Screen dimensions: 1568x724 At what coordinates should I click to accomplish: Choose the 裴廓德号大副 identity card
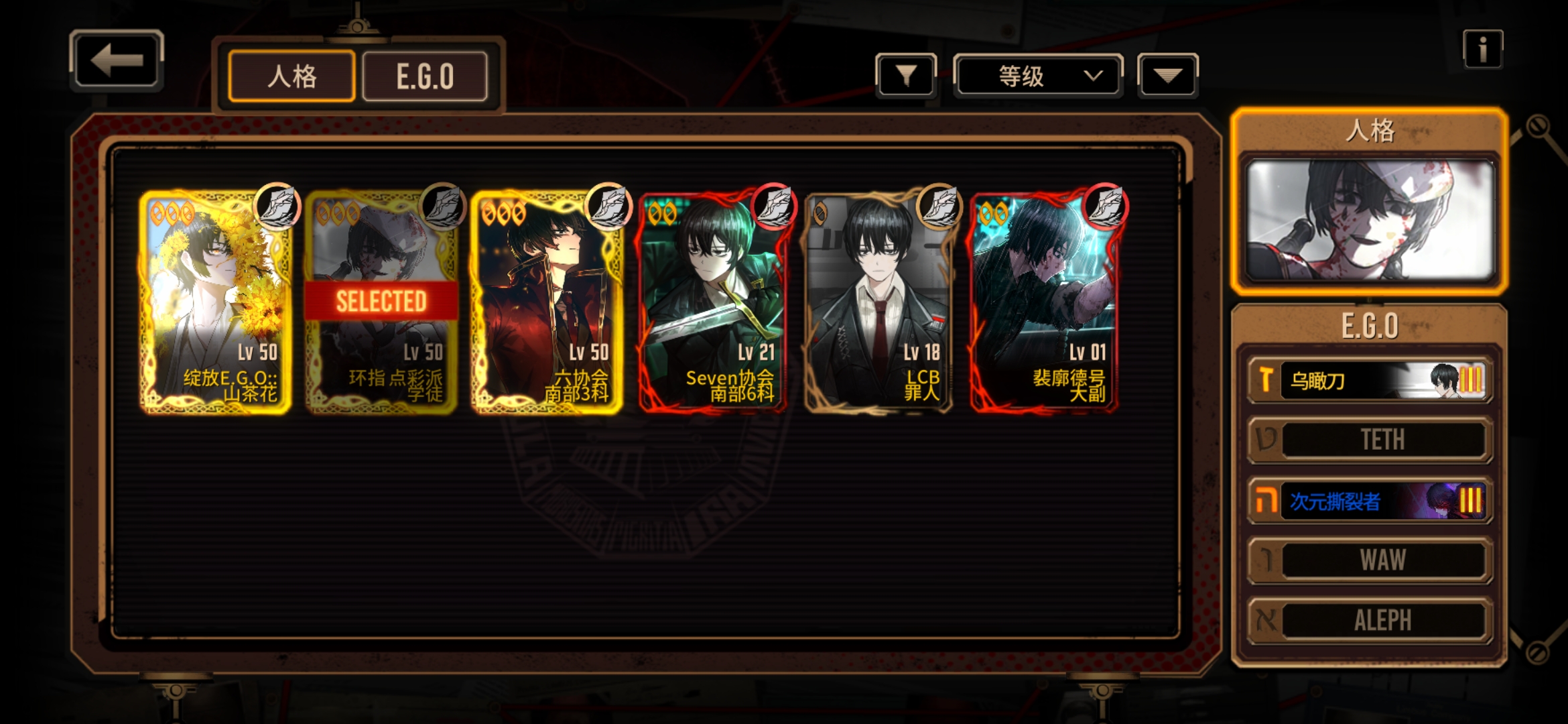tap(1043, 302)
